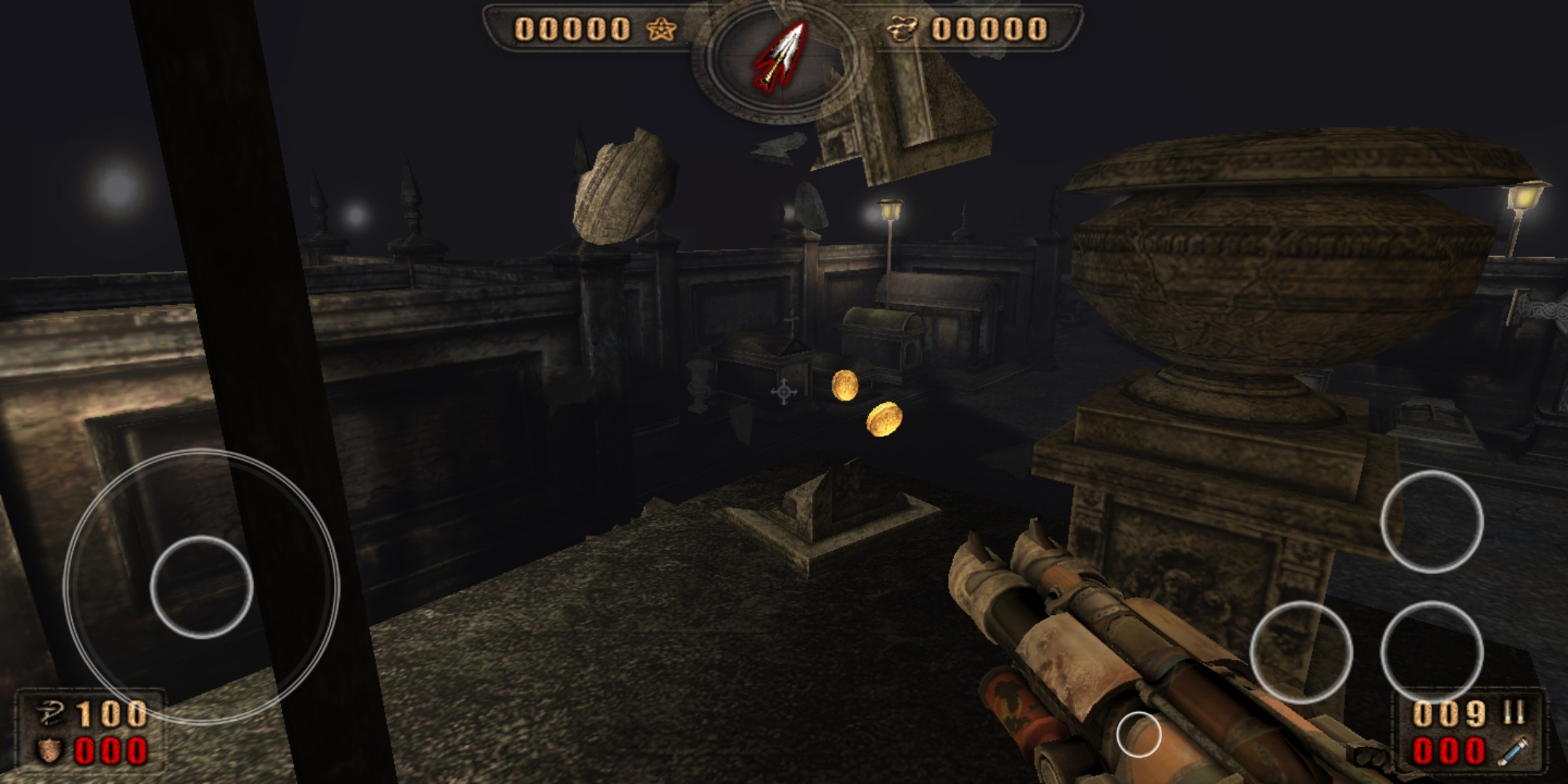Tap the round button overlapping the ammo panel
The height and width of the screenshot is (784, 1568).
tap(1431, 651)
